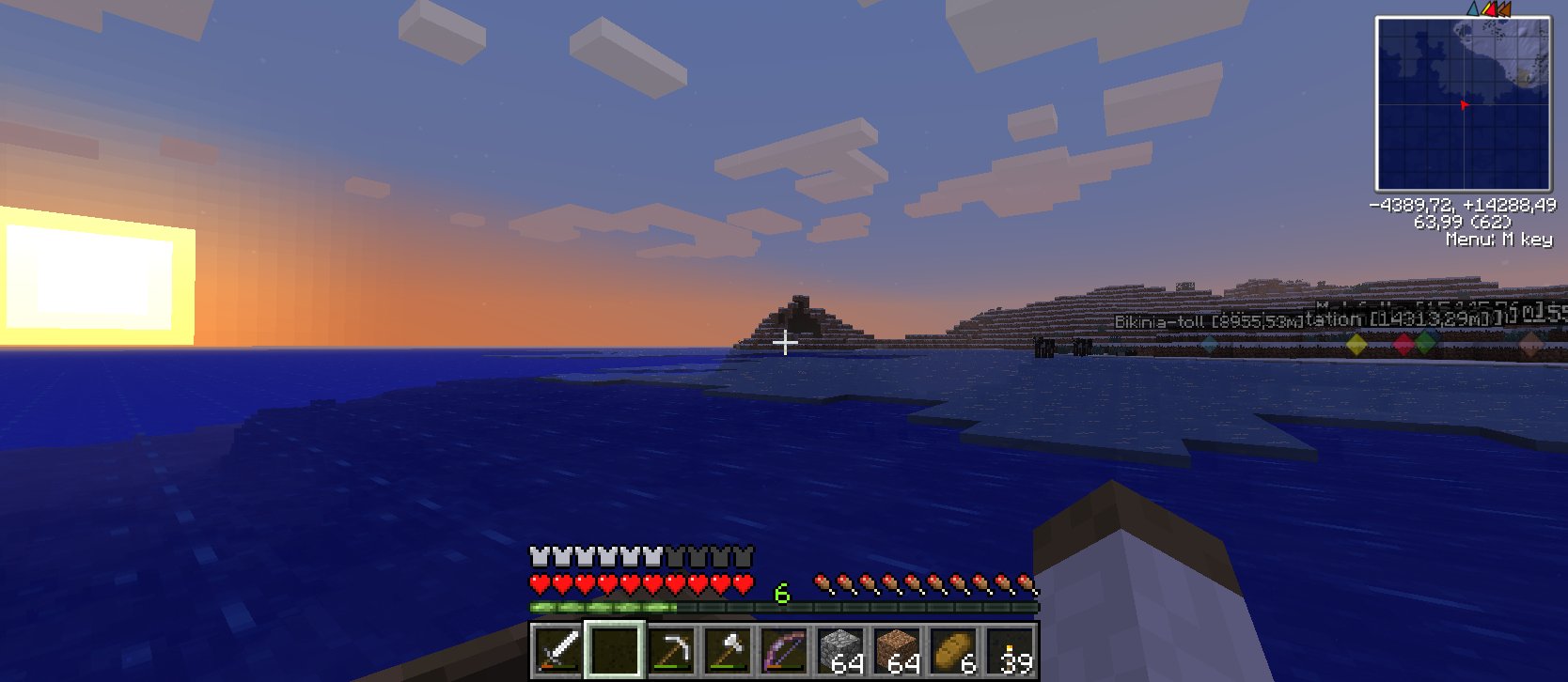Select the iron sword hotbar slot

[x=557, y=650]
